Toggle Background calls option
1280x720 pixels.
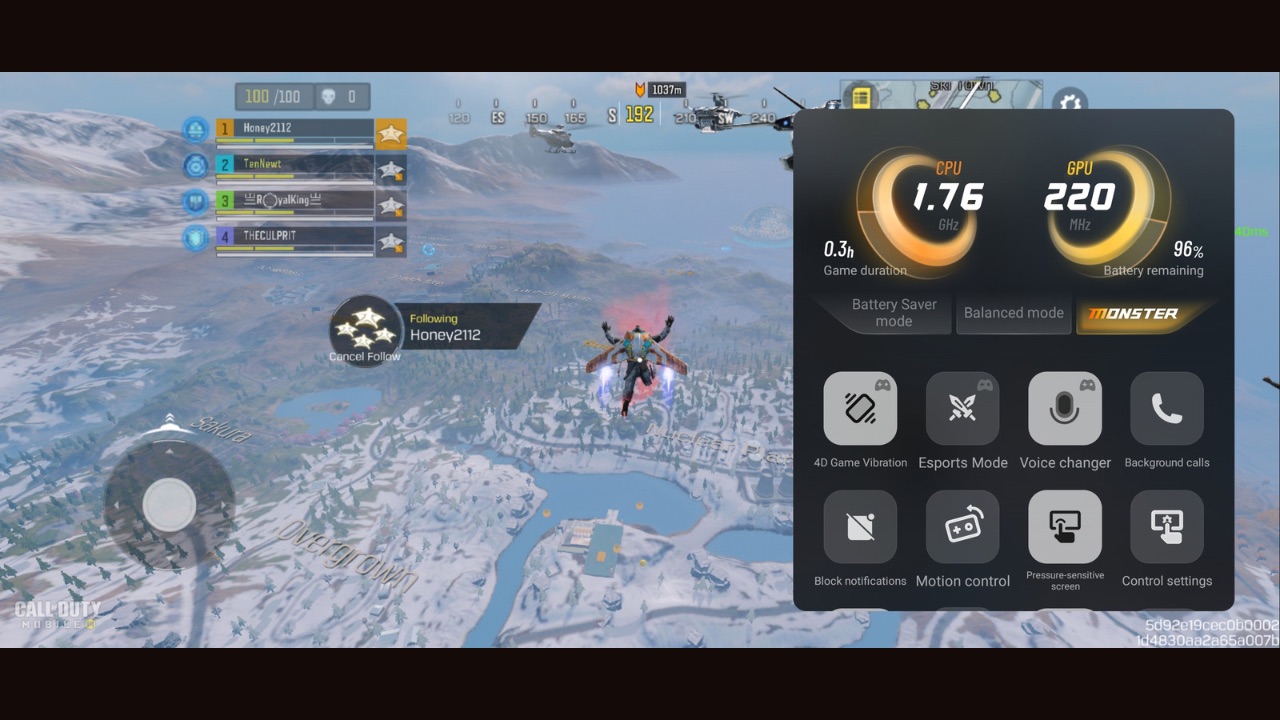point(1167,409)
